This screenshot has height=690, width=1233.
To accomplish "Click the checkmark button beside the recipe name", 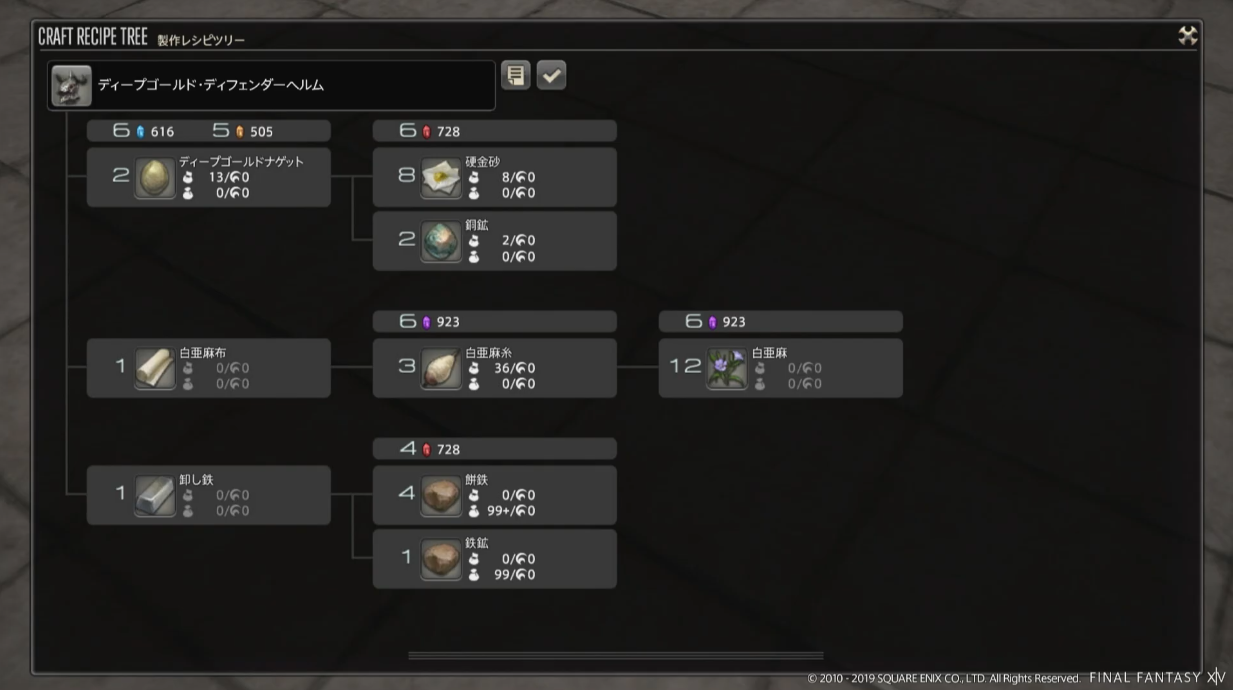I will coord(551,75).
